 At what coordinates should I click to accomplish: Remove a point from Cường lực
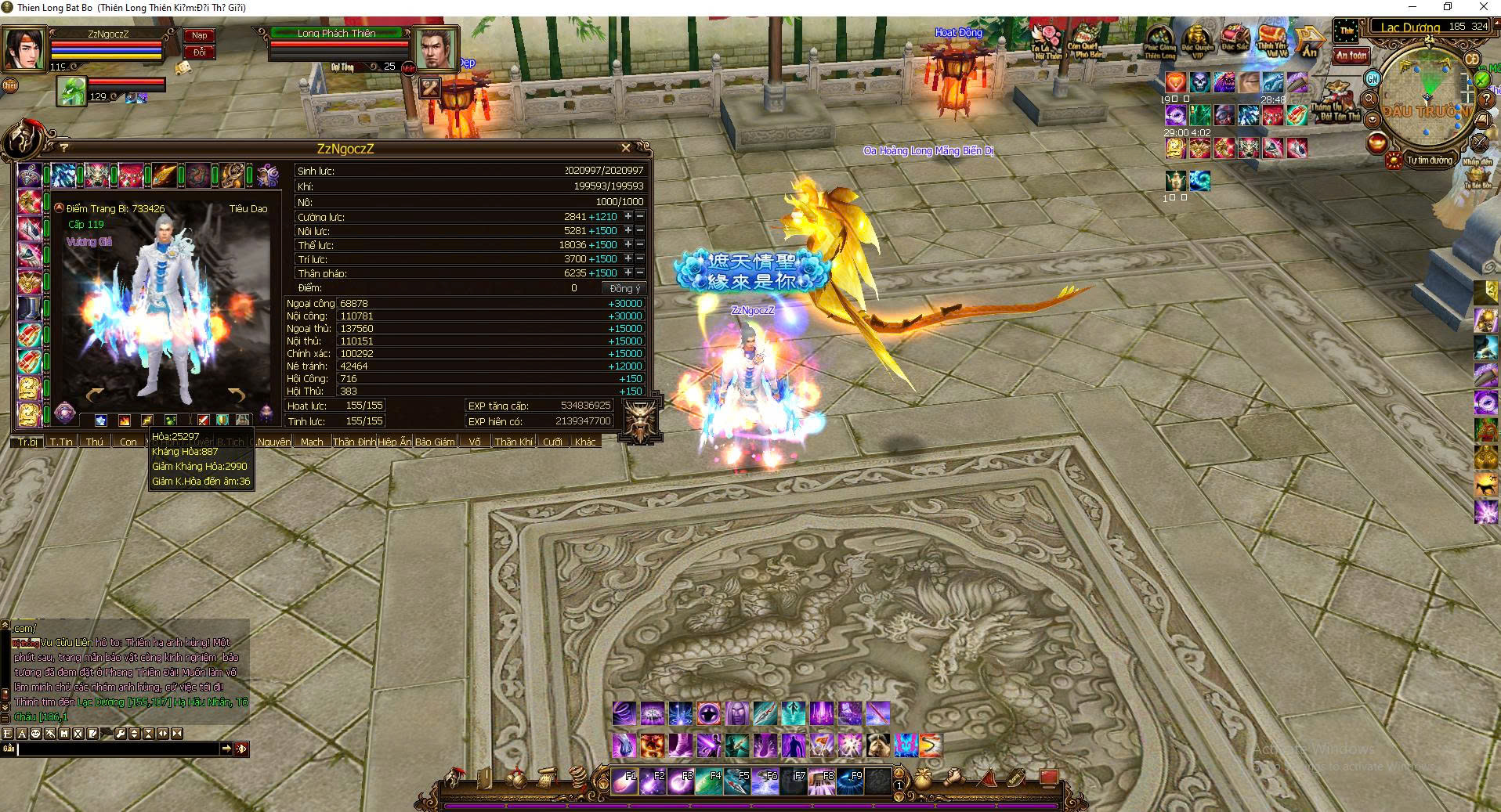click(x=640, y=217)
